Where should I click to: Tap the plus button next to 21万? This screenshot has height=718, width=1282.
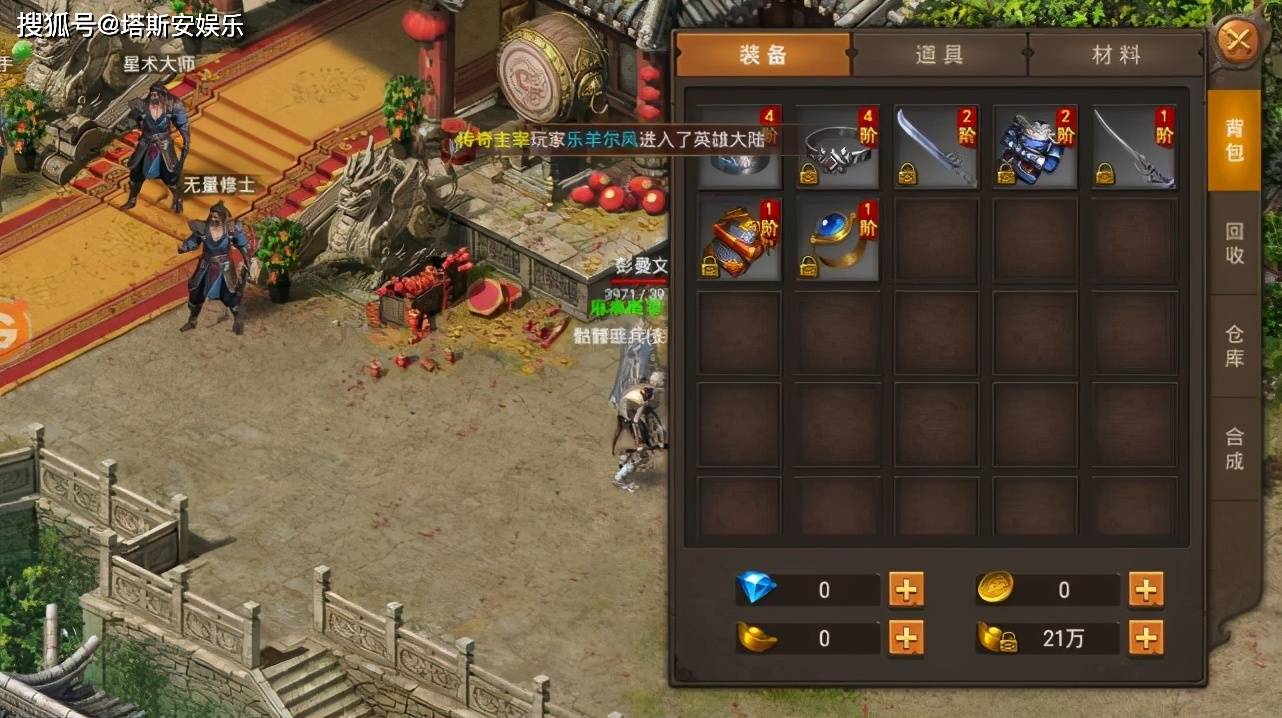[x=1146, y=638]
